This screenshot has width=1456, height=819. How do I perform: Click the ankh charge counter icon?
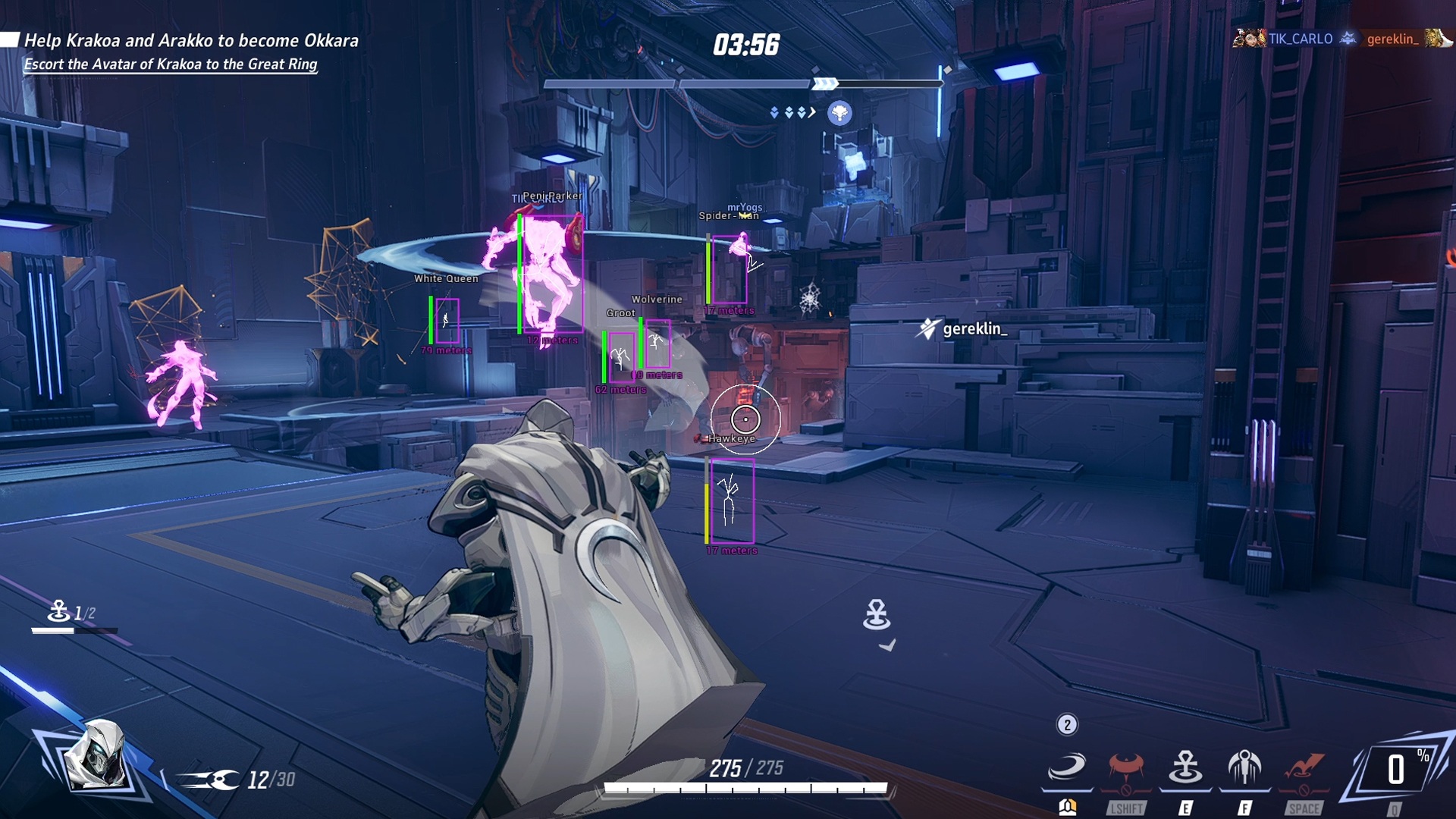pos(58,610)
